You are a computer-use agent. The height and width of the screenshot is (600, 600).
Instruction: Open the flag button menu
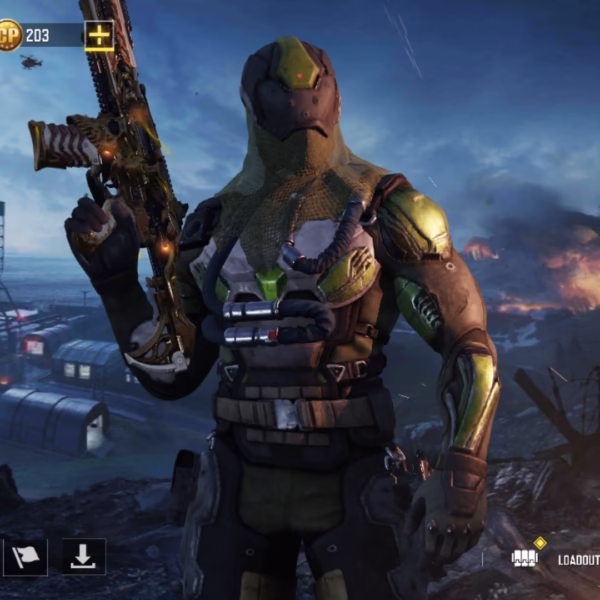(25, 557)
